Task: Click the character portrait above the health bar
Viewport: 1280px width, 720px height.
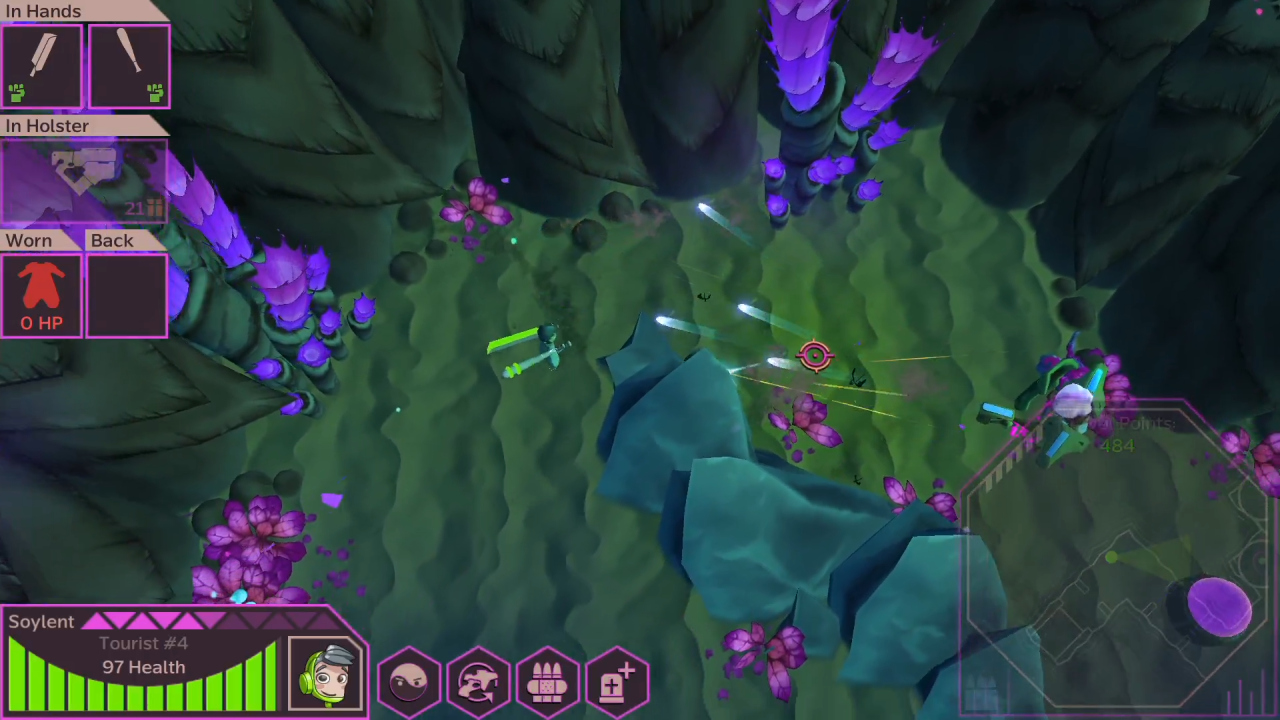Action: 325,673
